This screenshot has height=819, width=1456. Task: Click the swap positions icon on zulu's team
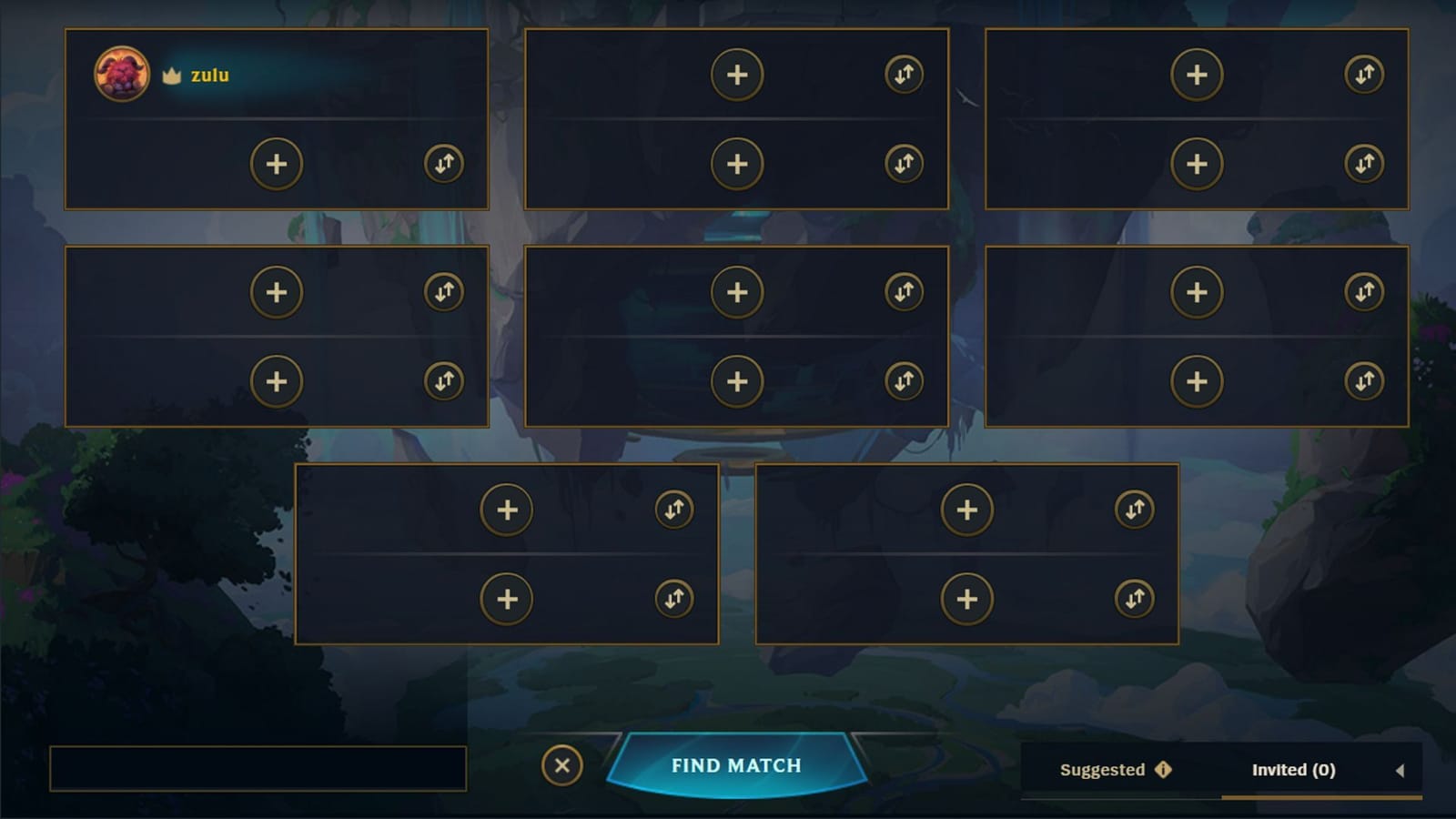pos(444,164)
